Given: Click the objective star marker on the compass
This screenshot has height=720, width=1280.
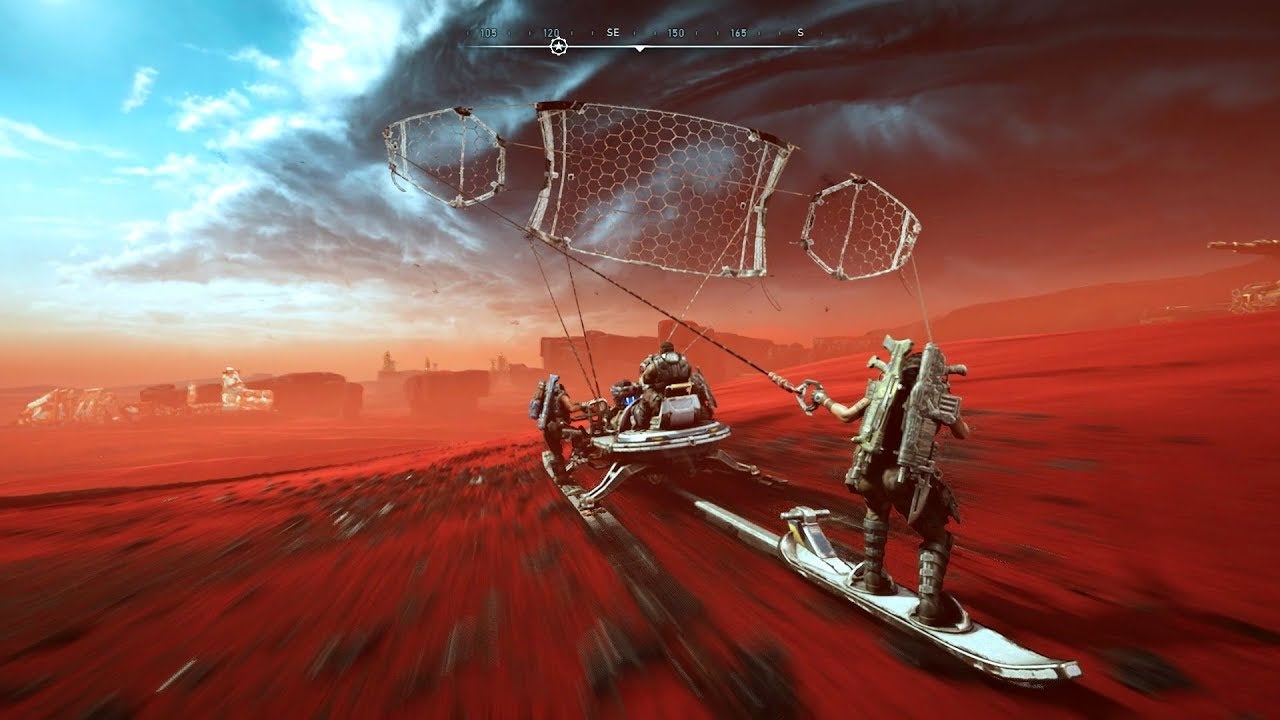Looking at the screenshot, I should point(559,46).
